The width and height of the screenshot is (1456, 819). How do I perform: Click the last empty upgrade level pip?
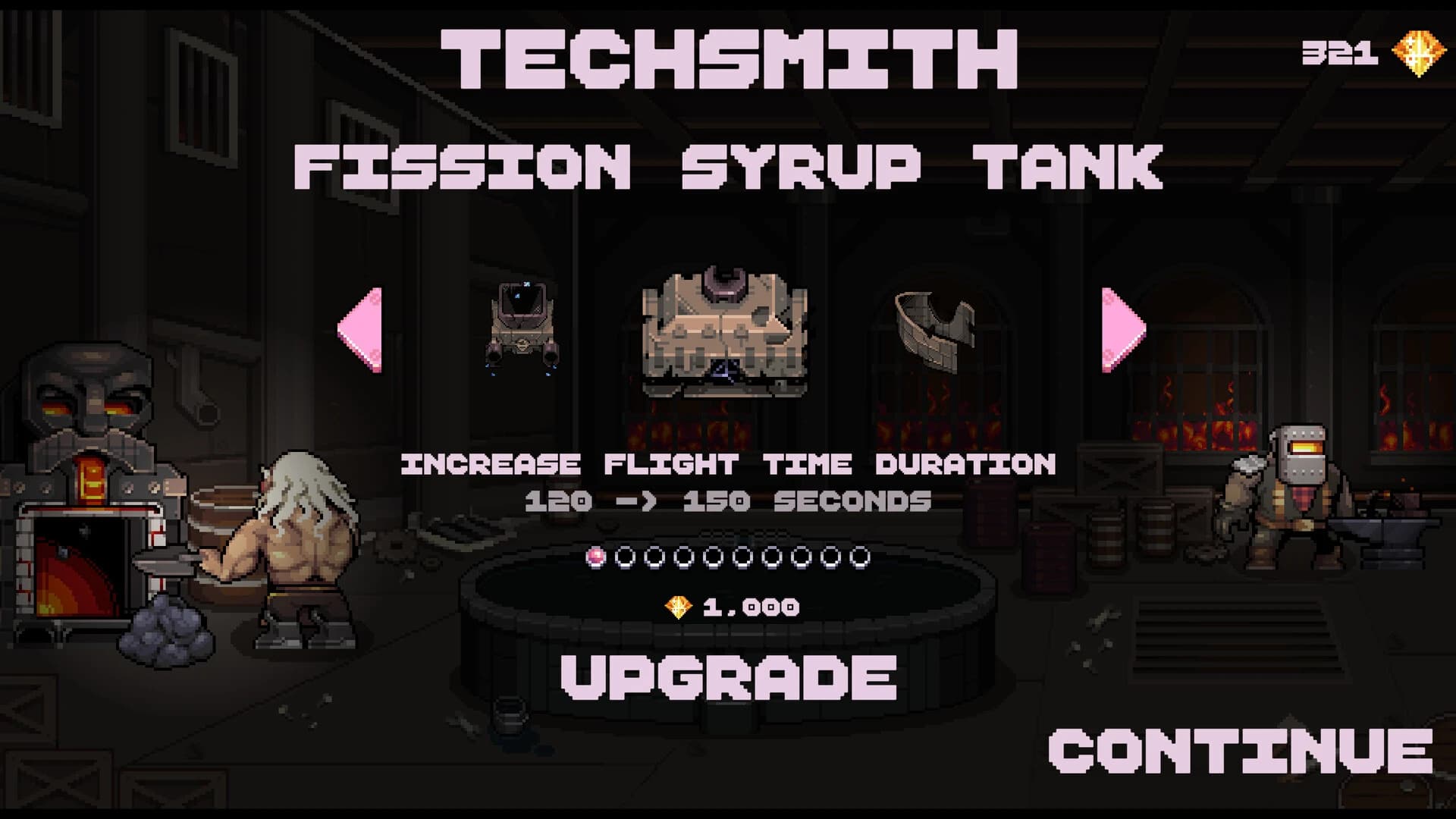coord(861,556)
